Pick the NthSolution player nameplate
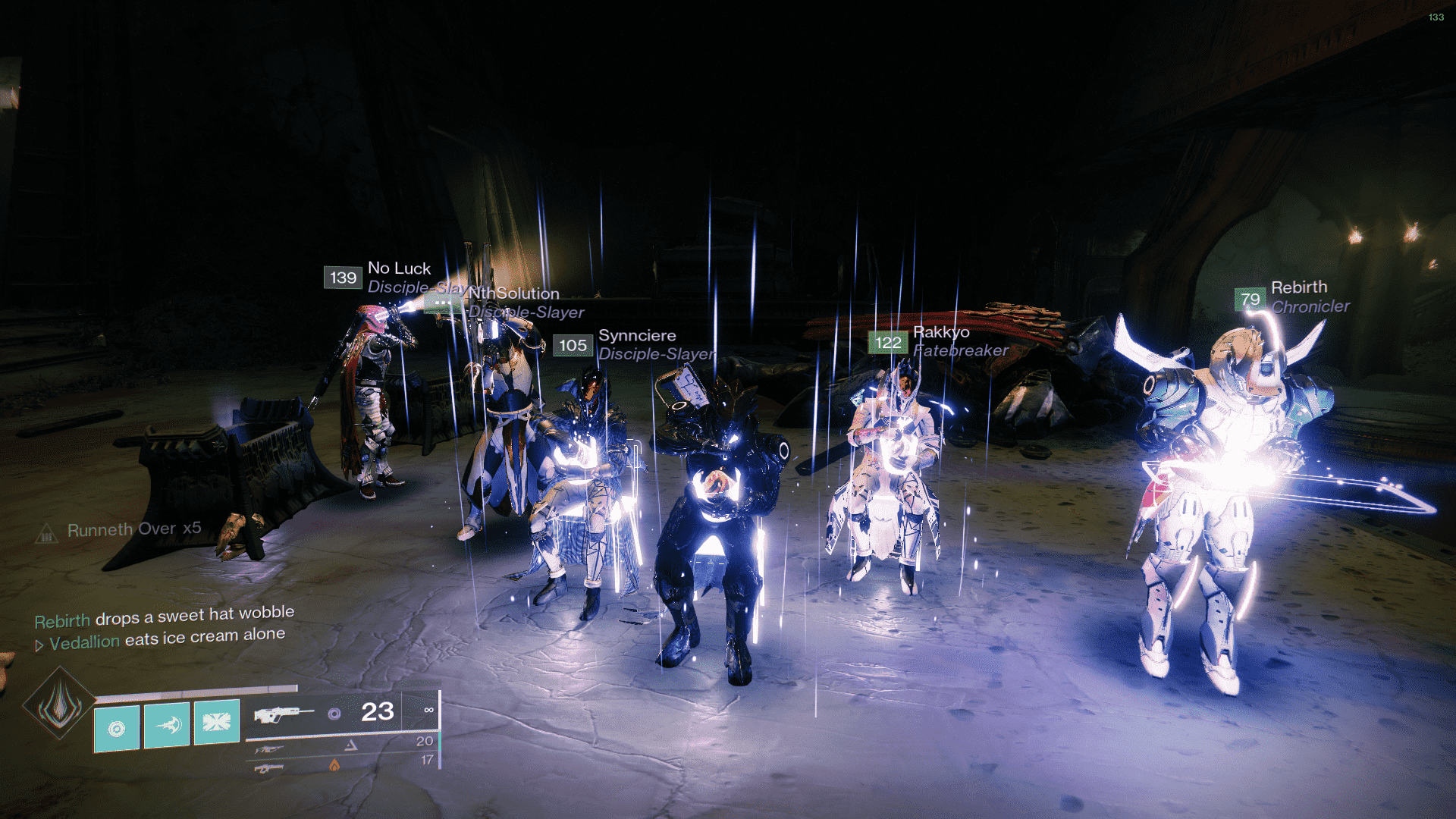This screenshot has width=1456, height=819. [514, 293]
